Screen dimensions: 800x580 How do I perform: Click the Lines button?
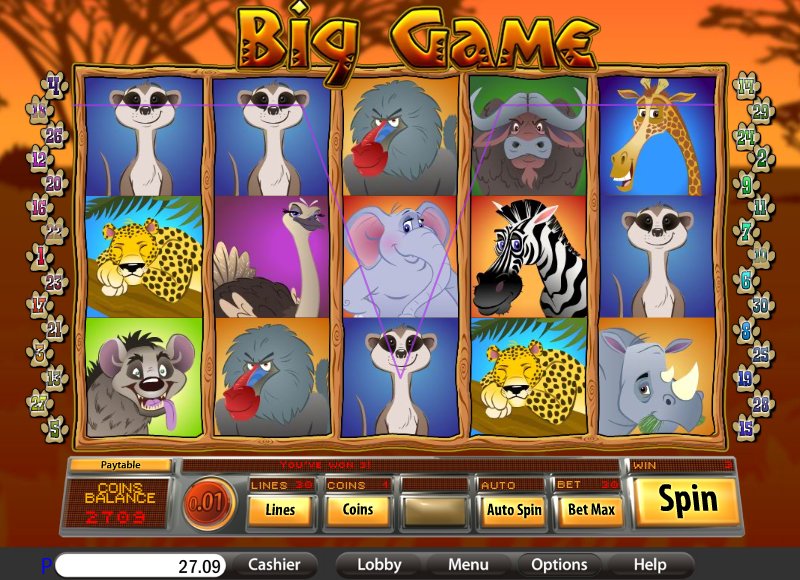pyautogui.click(x=280, y=510)
